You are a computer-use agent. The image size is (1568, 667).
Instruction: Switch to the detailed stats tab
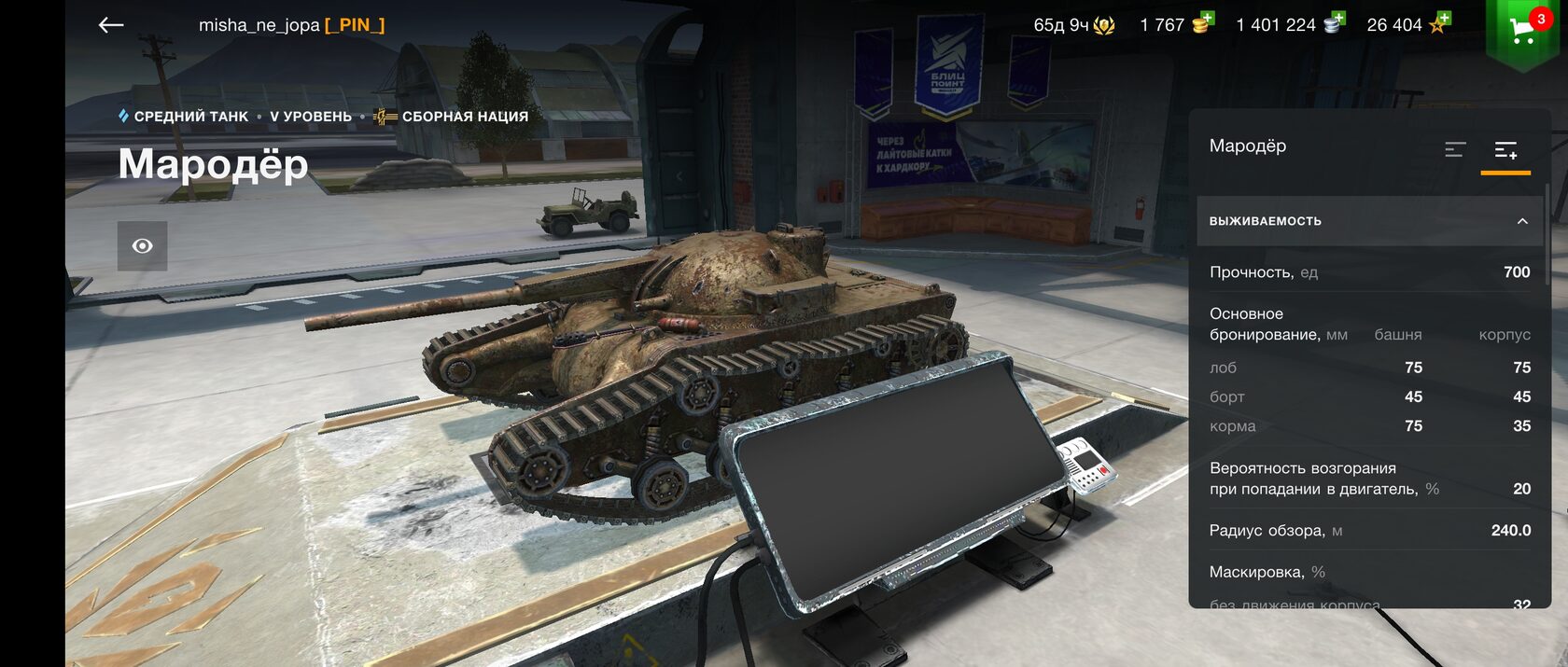pyautogui.click(x=1505, y=149)
